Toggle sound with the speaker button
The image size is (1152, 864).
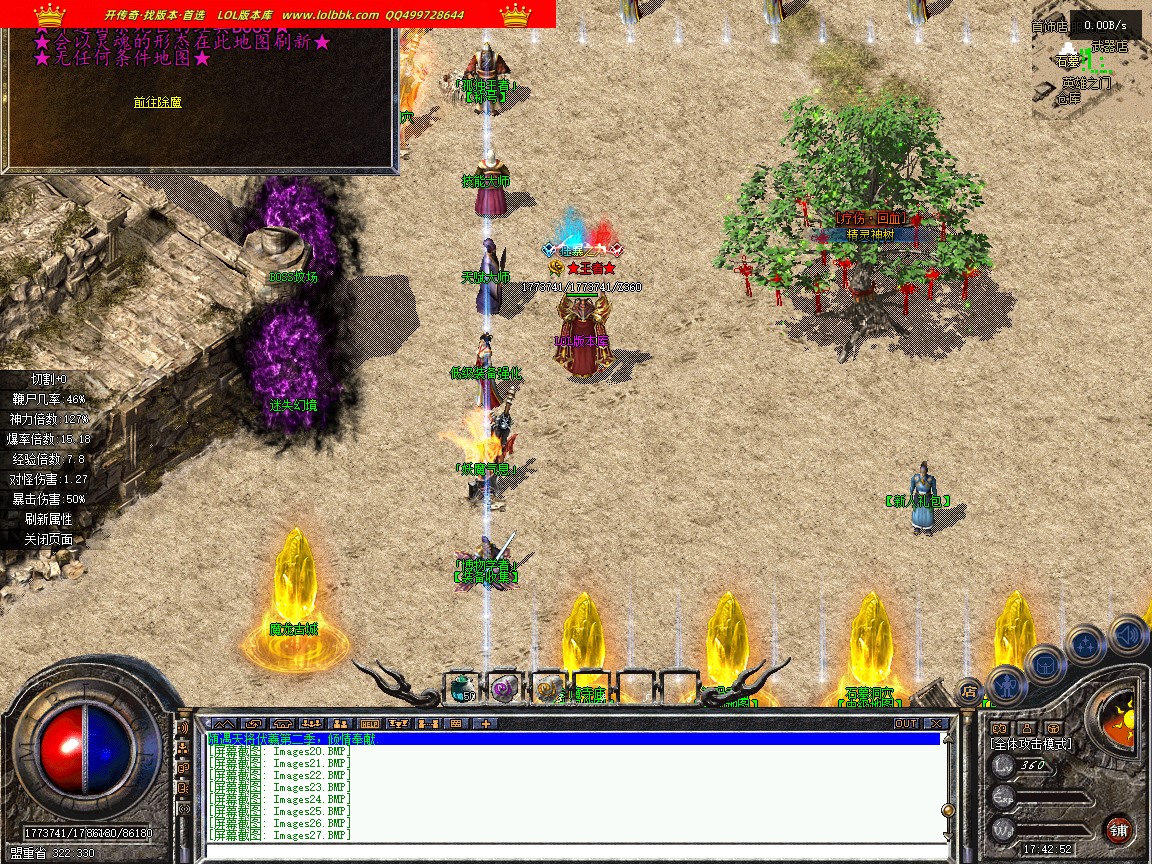tap(1127, 633)
